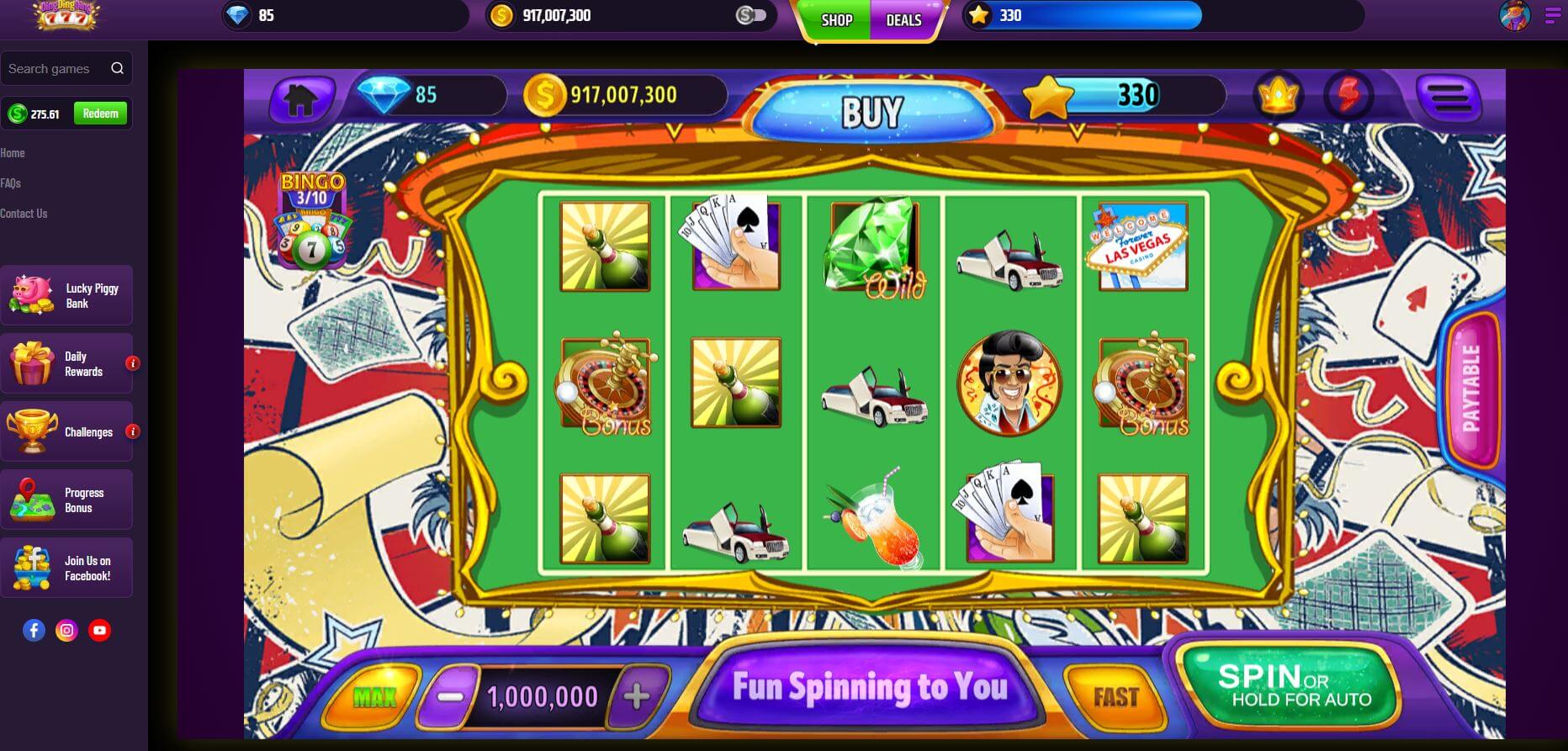Open the in-game menu button inside the slot
This screenshot has height=751, width=1568.
[1447, 96]
